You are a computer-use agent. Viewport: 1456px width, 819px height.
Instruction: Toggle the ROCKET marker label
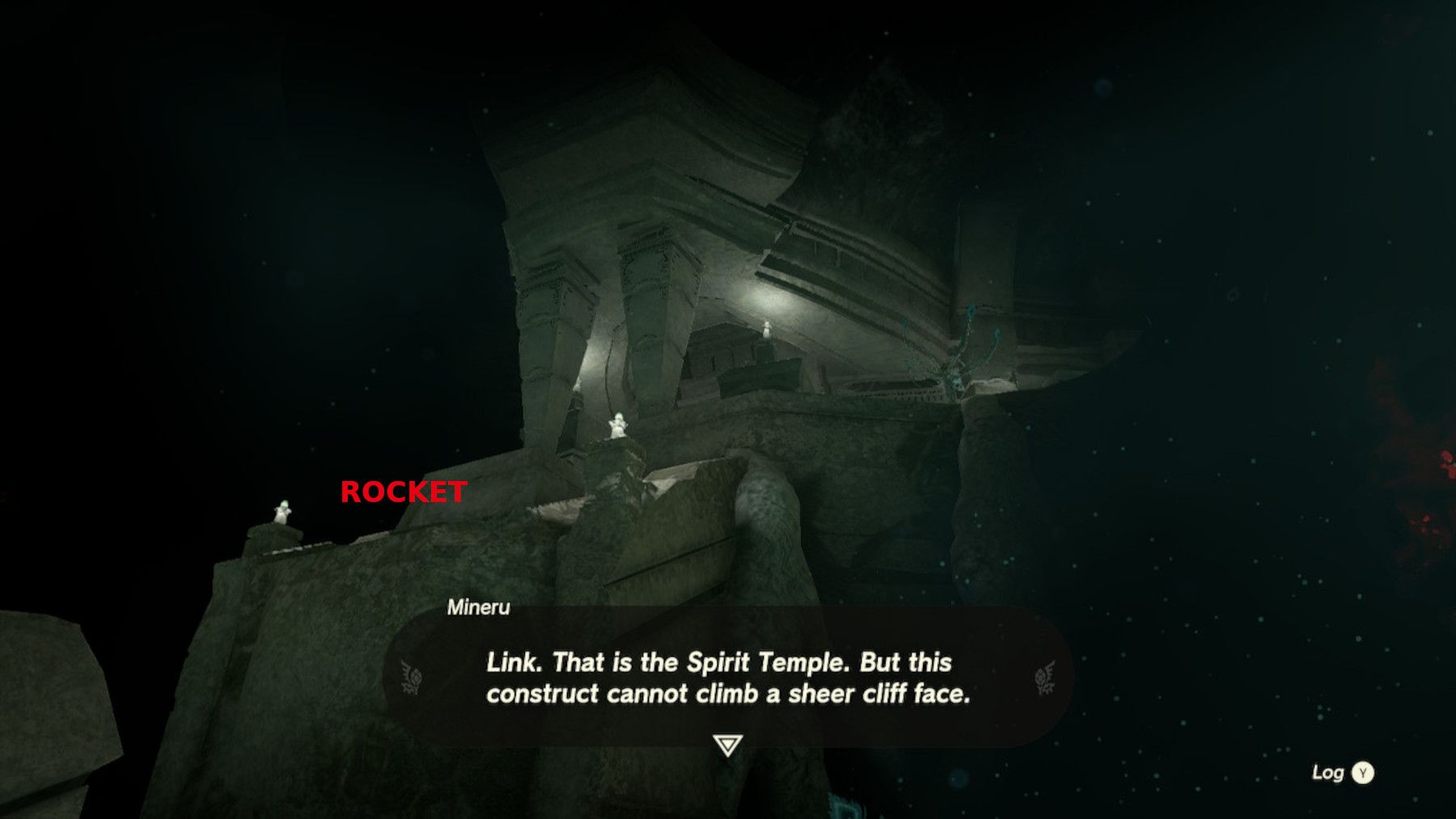point(404,491)
